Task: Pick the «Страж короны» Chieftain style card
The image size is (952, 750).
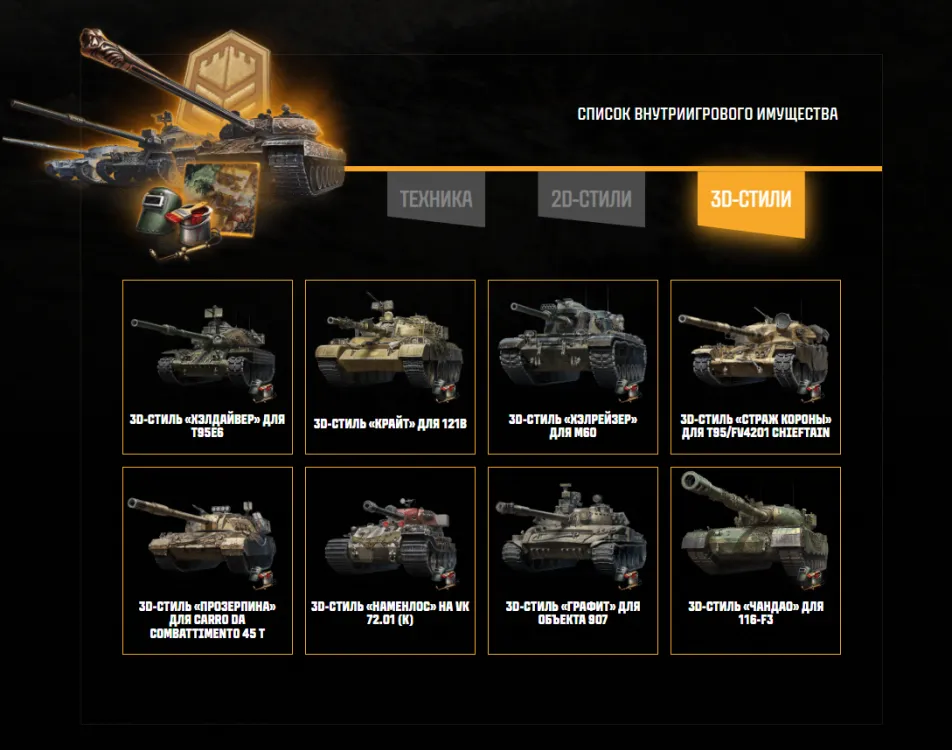Action: coord(755,367)
